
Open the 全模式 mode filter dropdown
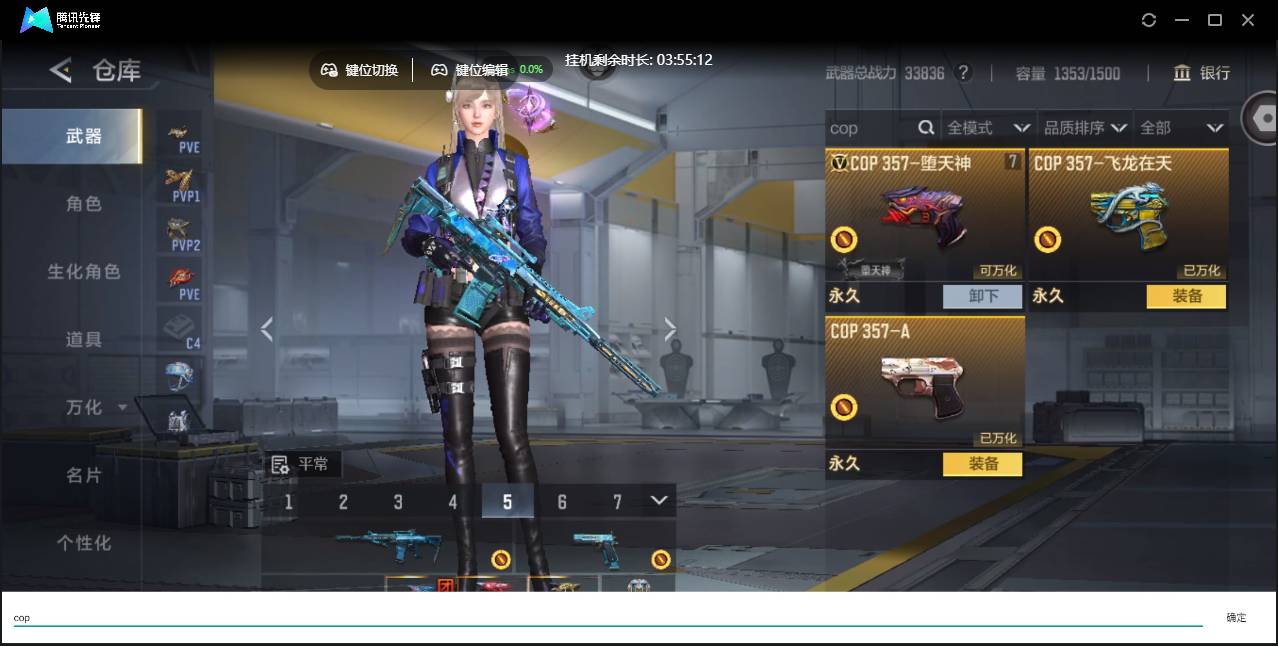click(x=988, y=128)
